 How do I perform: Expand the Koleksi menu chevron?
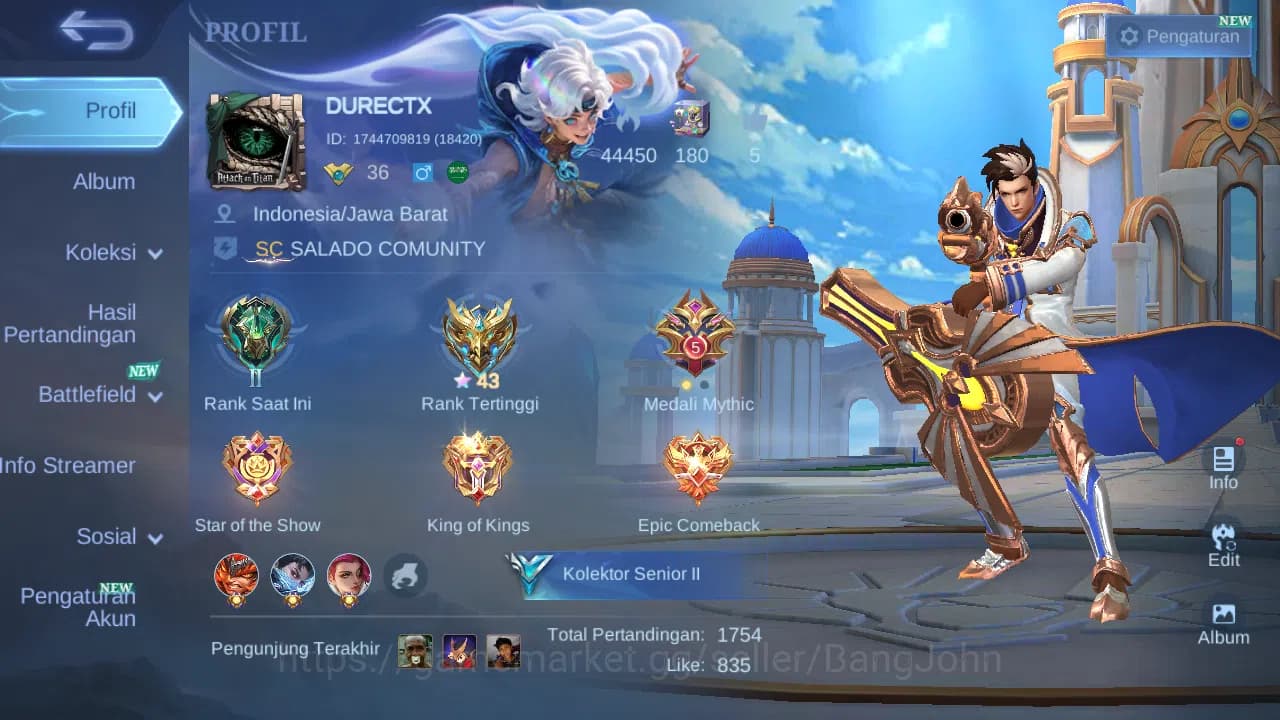tap(156, 253)
